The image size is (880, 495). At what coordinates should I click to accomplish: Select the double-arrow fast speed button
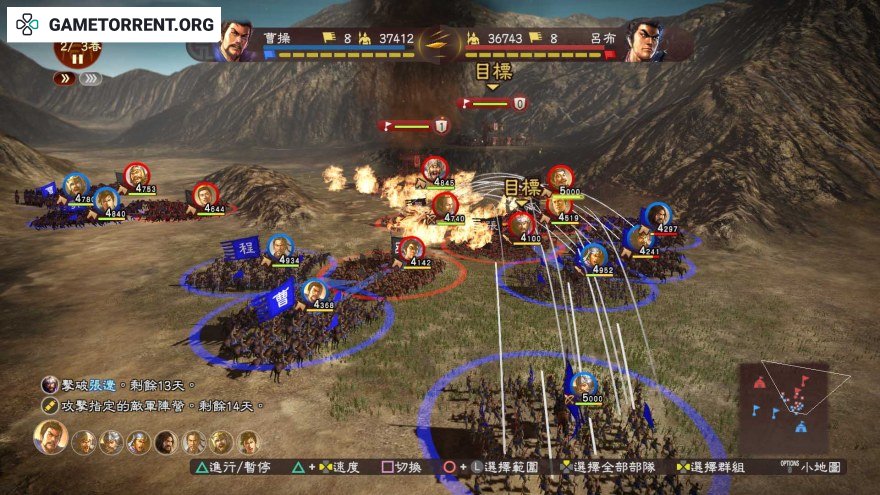pos(65,78)
